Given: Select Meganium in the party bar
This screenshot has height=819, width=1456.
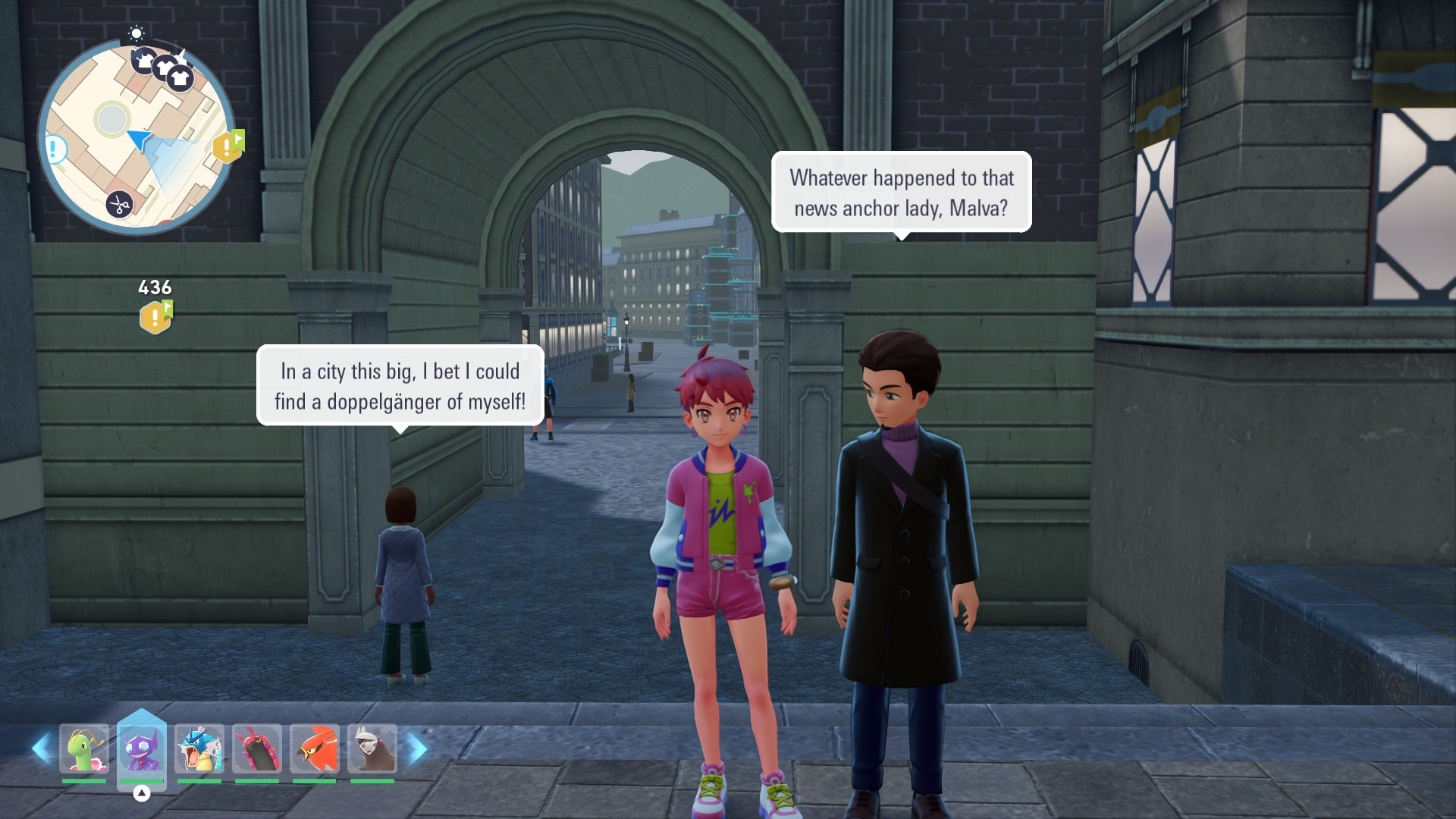Looking at the screenshot, I should (84, 749).
